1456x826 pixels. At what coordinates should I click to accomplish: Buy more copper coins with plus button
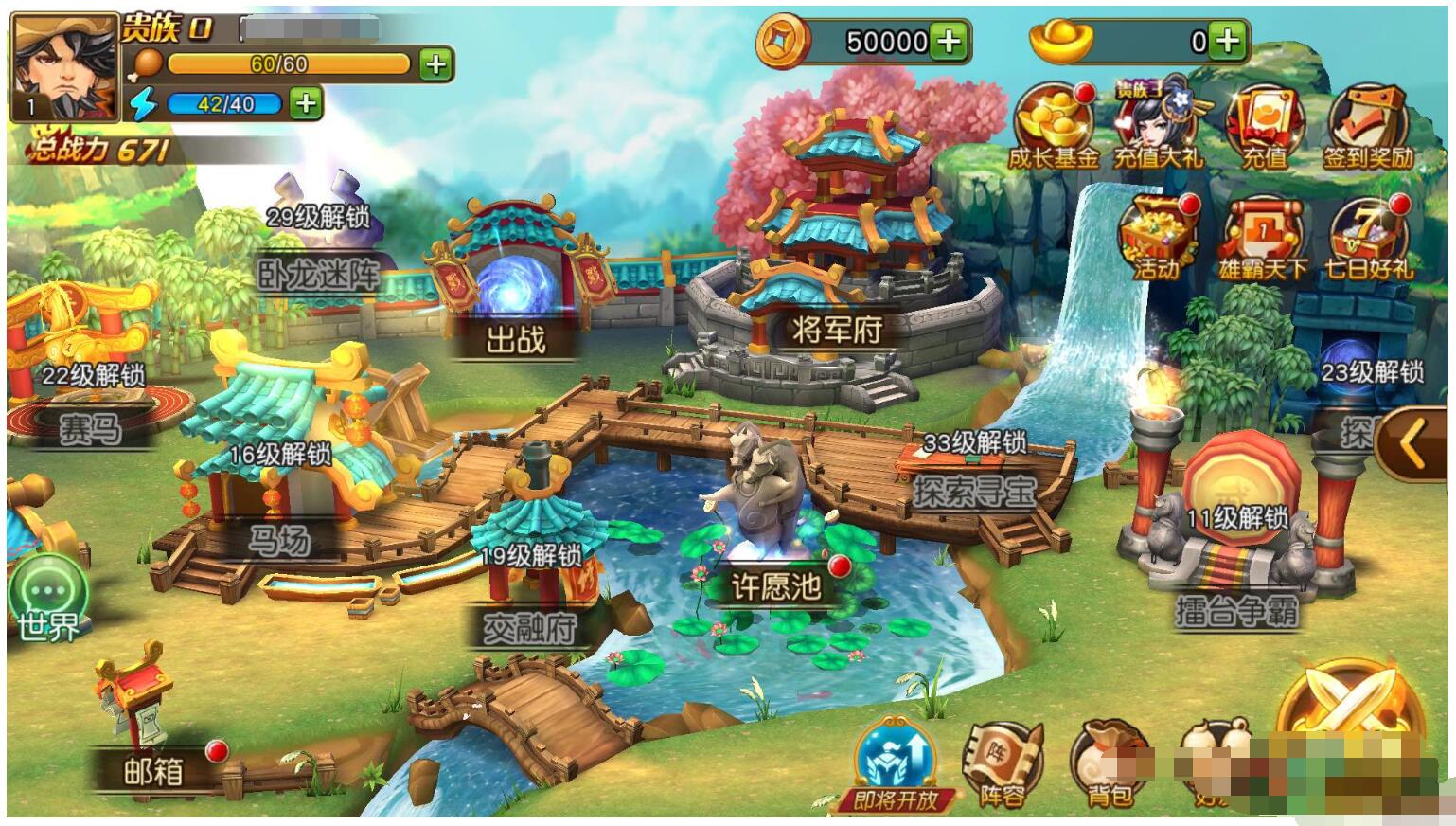[949, 41]
